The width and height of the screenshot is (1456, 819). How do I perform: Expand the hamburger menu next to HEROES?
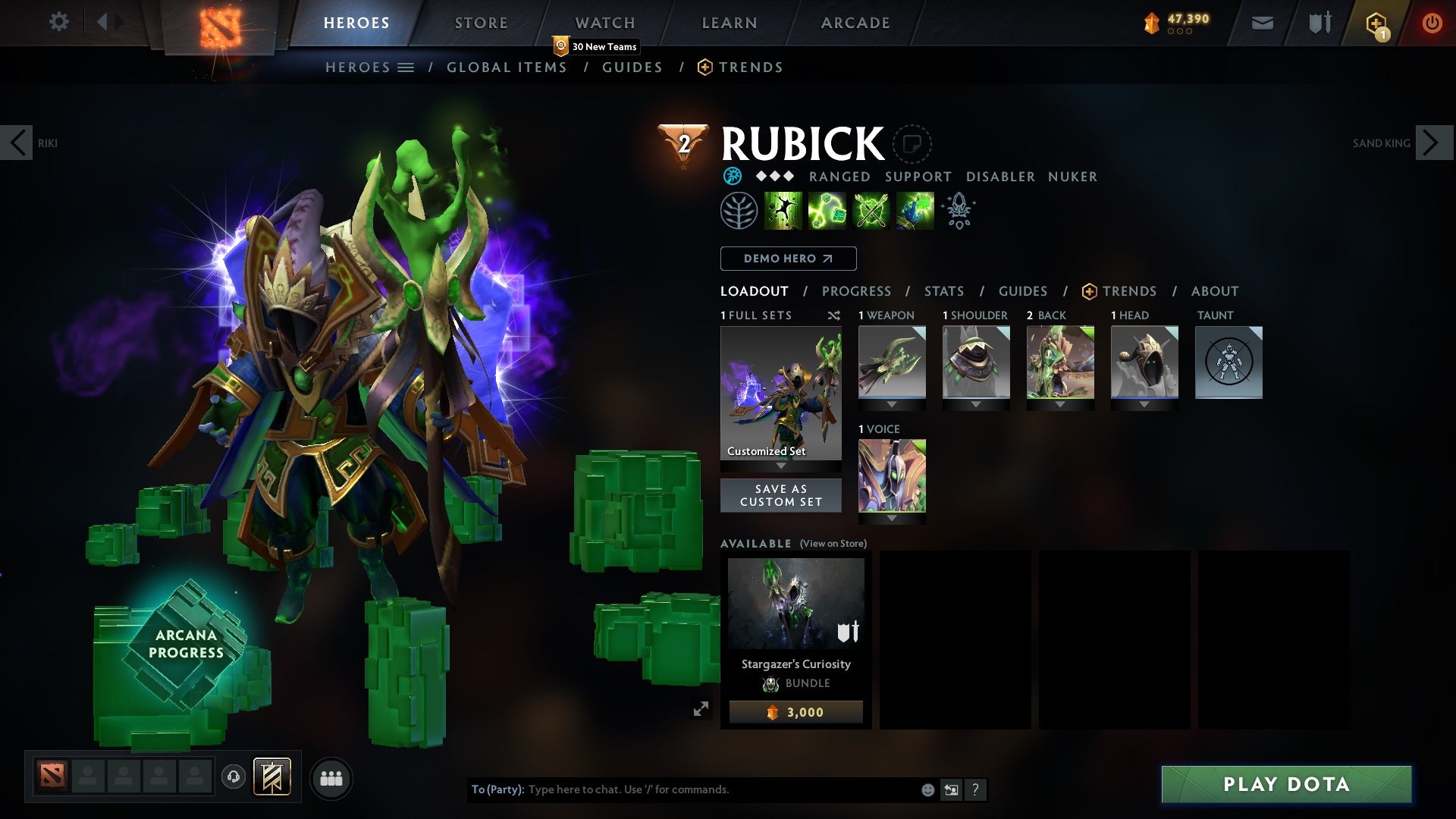(x=407, y=67)
